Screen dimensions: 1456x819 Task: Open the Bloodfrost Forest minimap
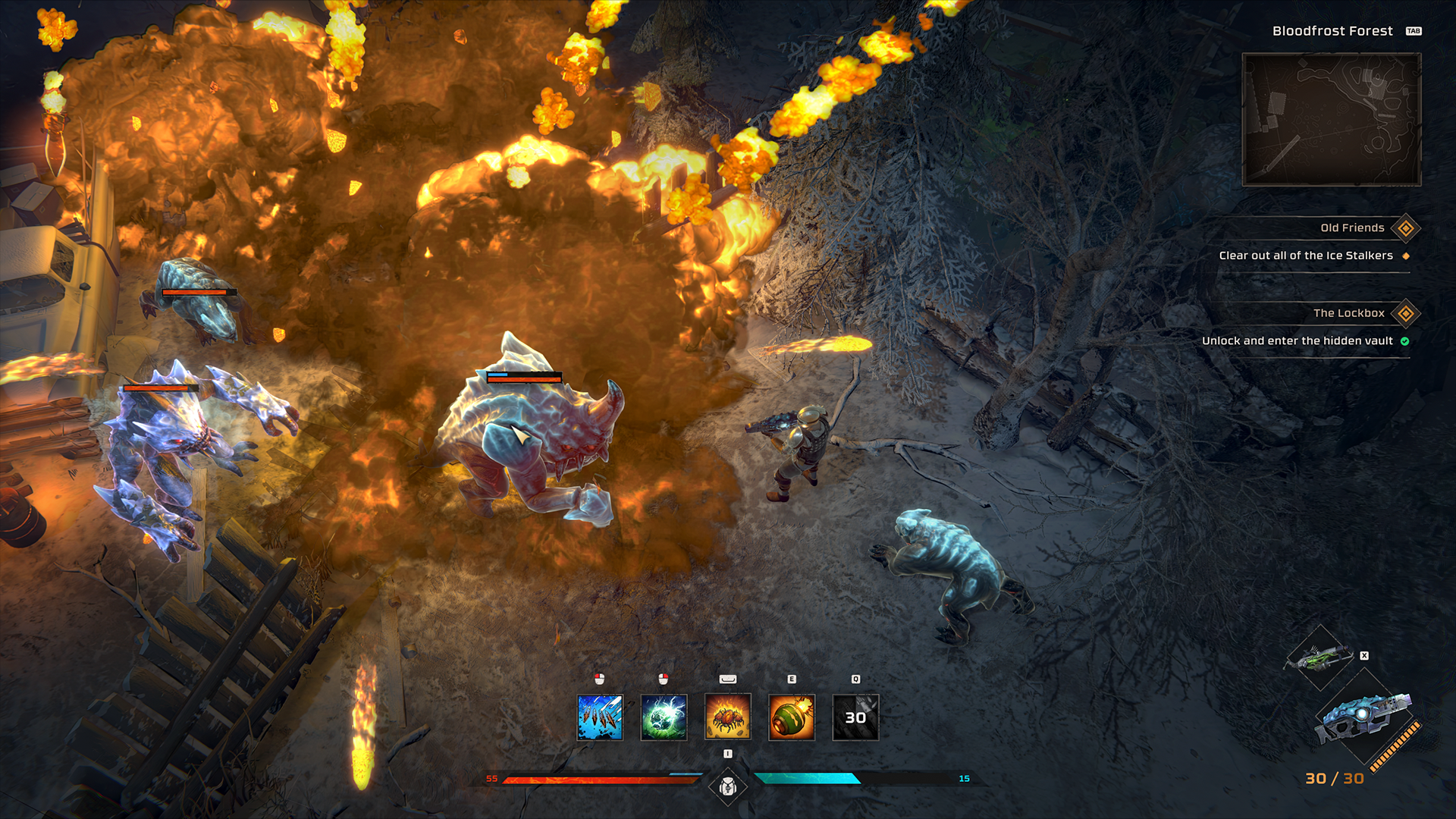(1331, 119)
